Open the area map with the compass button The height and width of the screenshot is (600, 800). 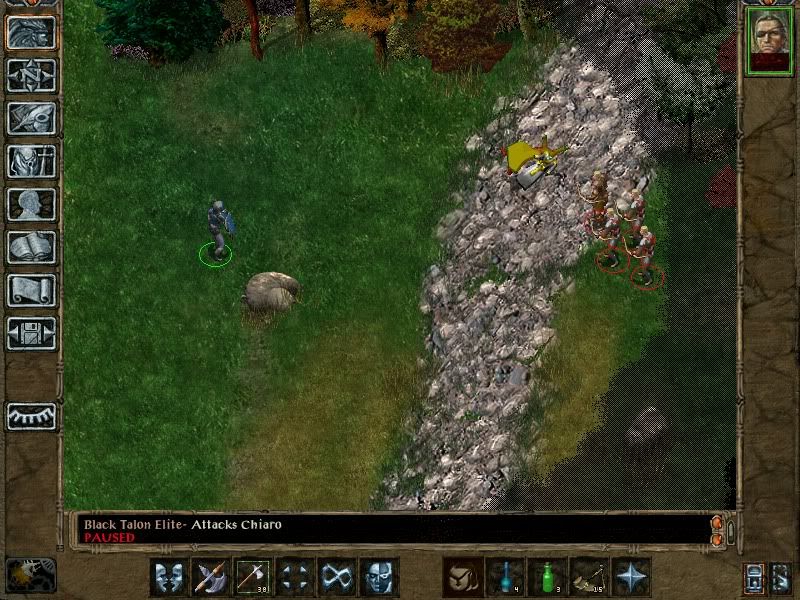click(x=31, y=75)
